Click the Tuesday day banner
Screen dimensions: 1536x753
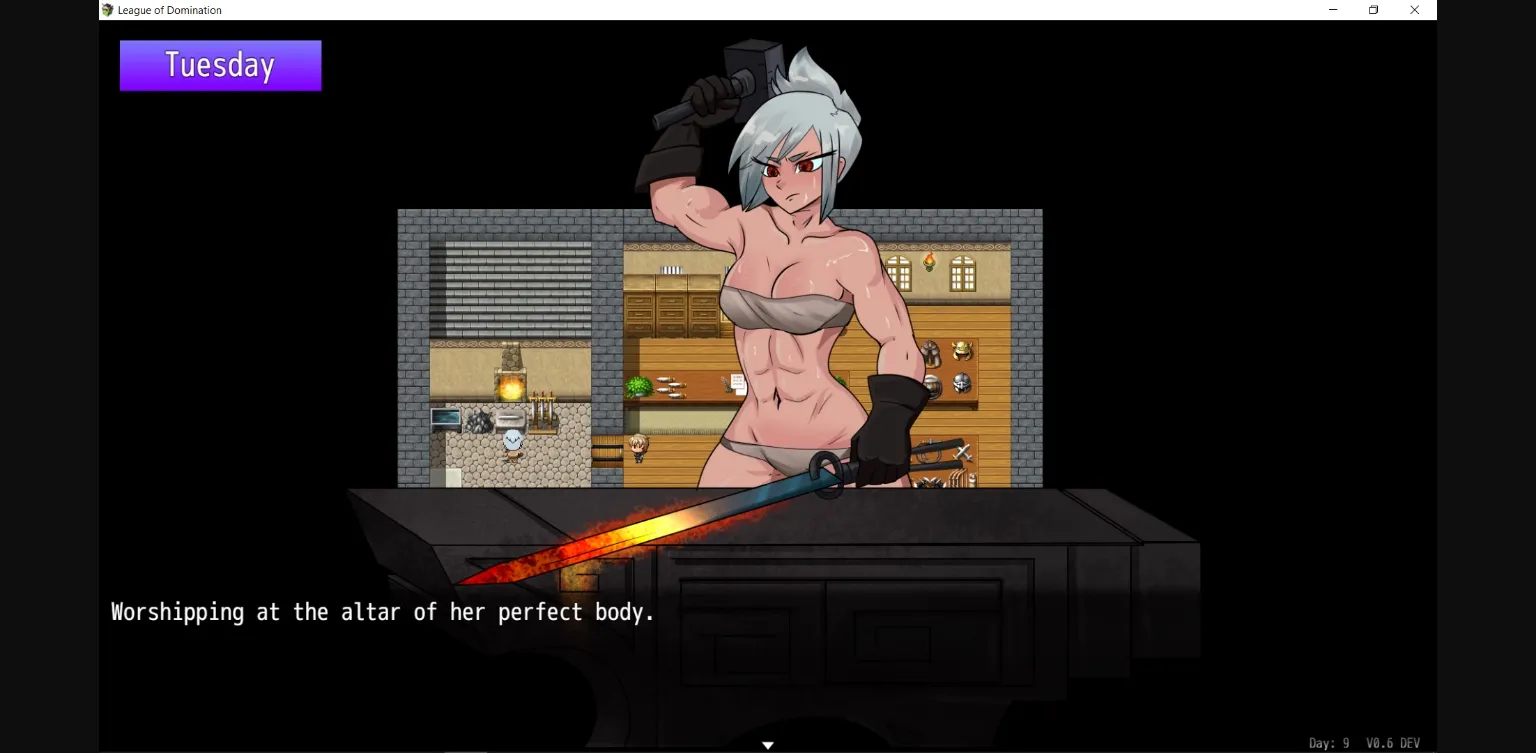click(219, 65)
